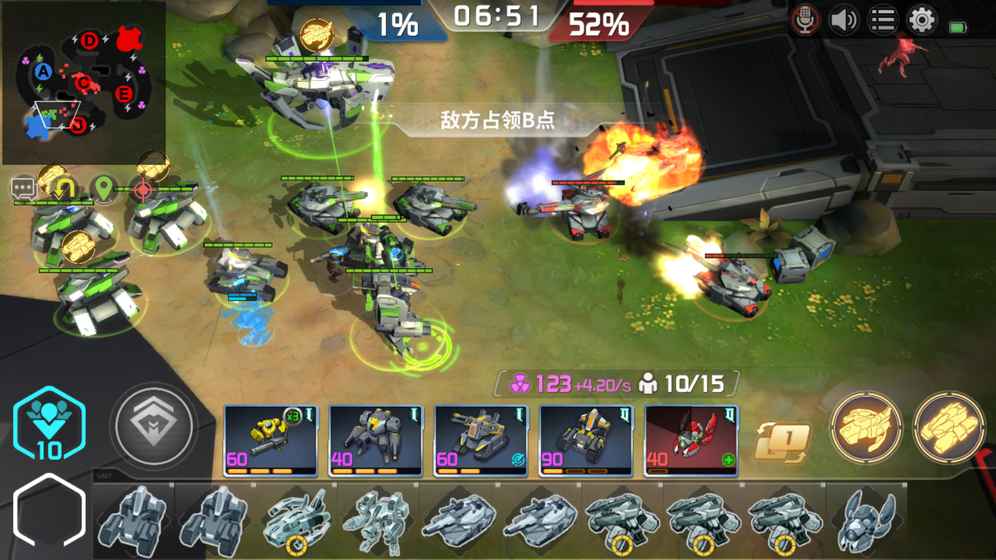Place a green map pin marker
The width and height of the screenshot is (996, 560).
tap(103, 188)
